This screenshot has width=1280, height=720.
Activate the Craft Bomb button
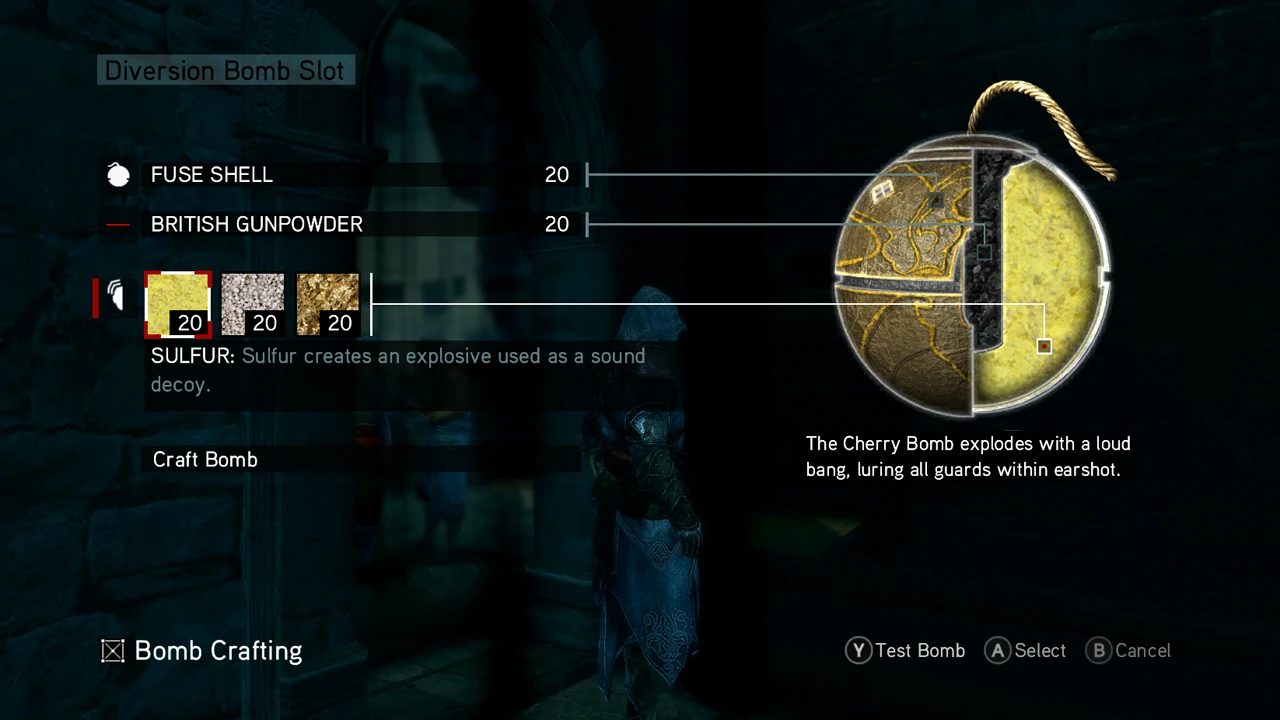pos(205,459)
